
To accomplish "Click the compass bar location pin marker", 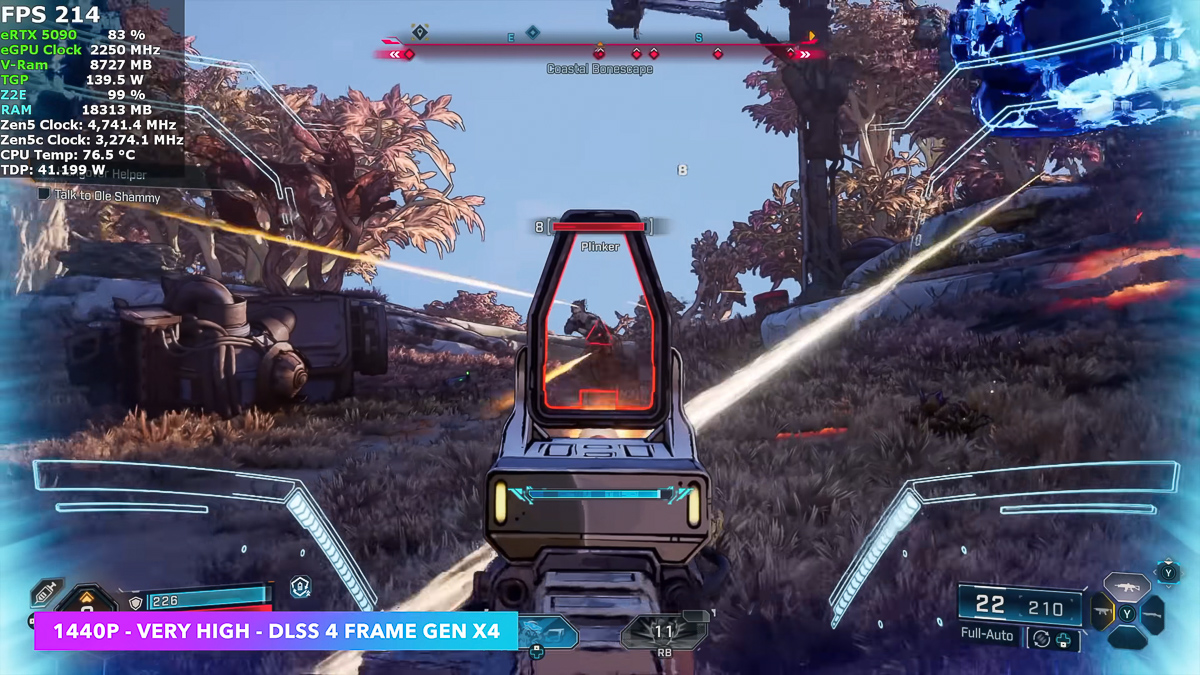I will point(420,33).
